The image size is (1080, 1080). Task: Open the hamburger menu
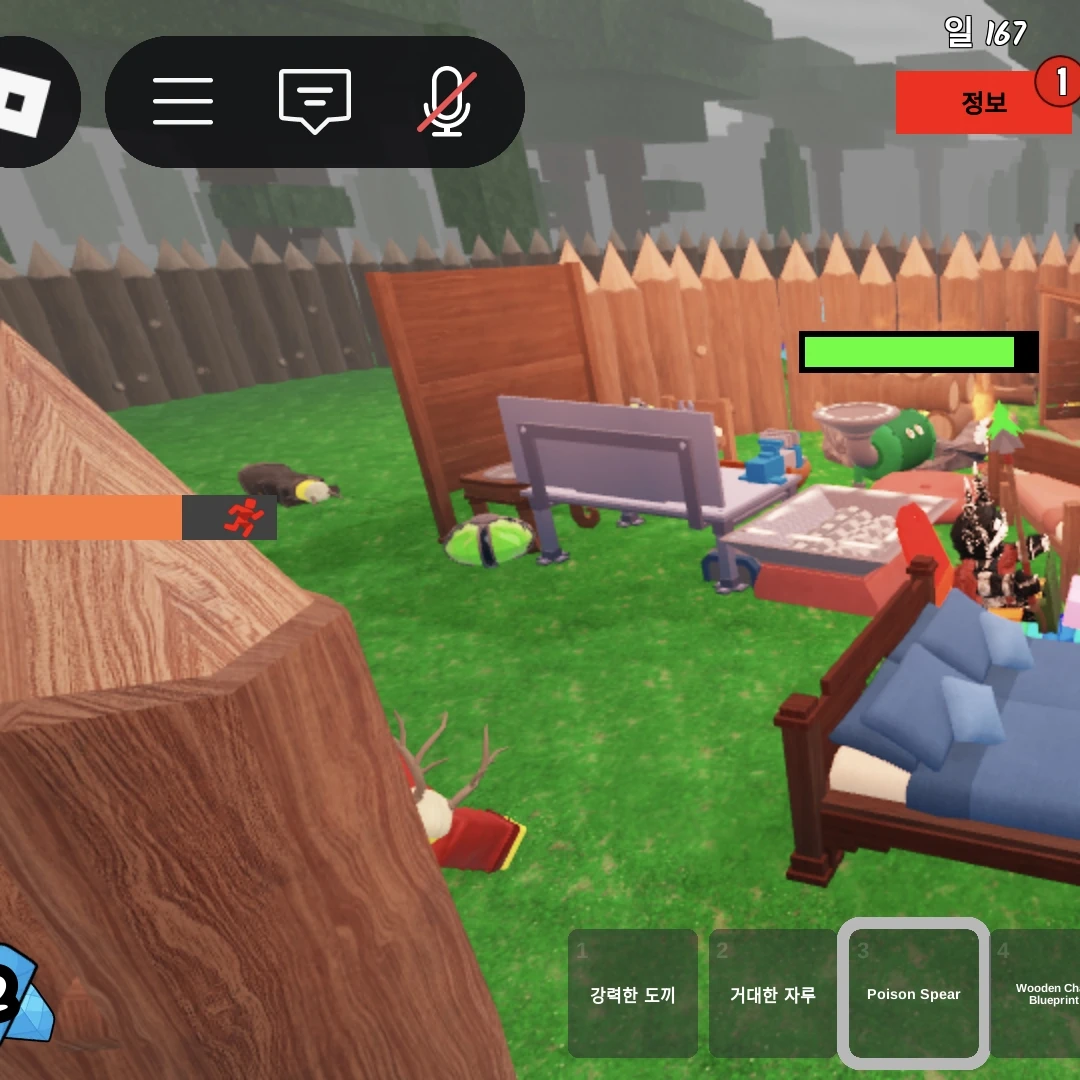point(183,101)
